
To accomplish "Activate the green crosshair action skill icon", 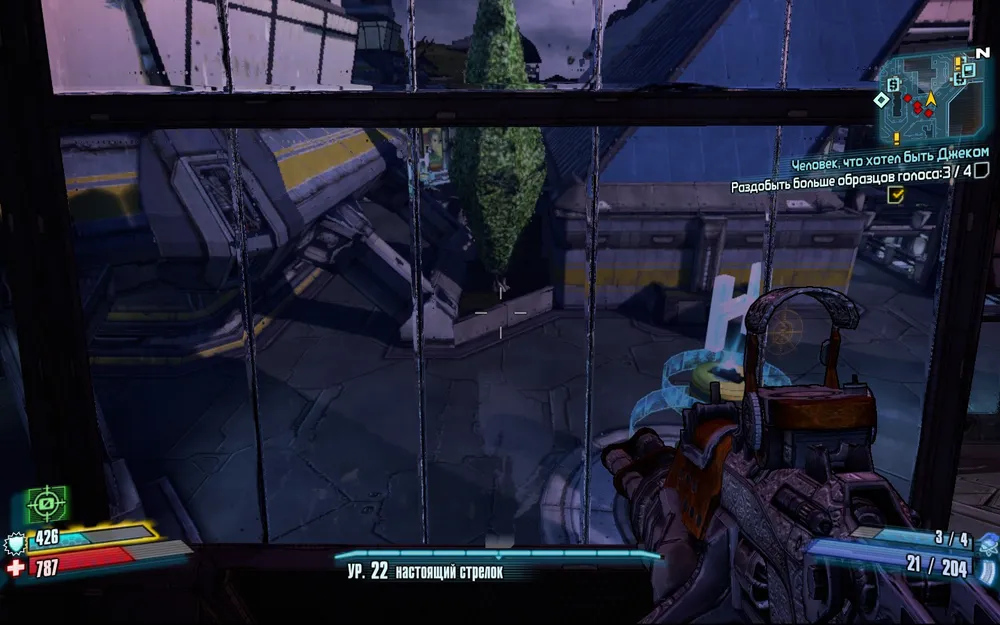I will (x=46, y=504).
